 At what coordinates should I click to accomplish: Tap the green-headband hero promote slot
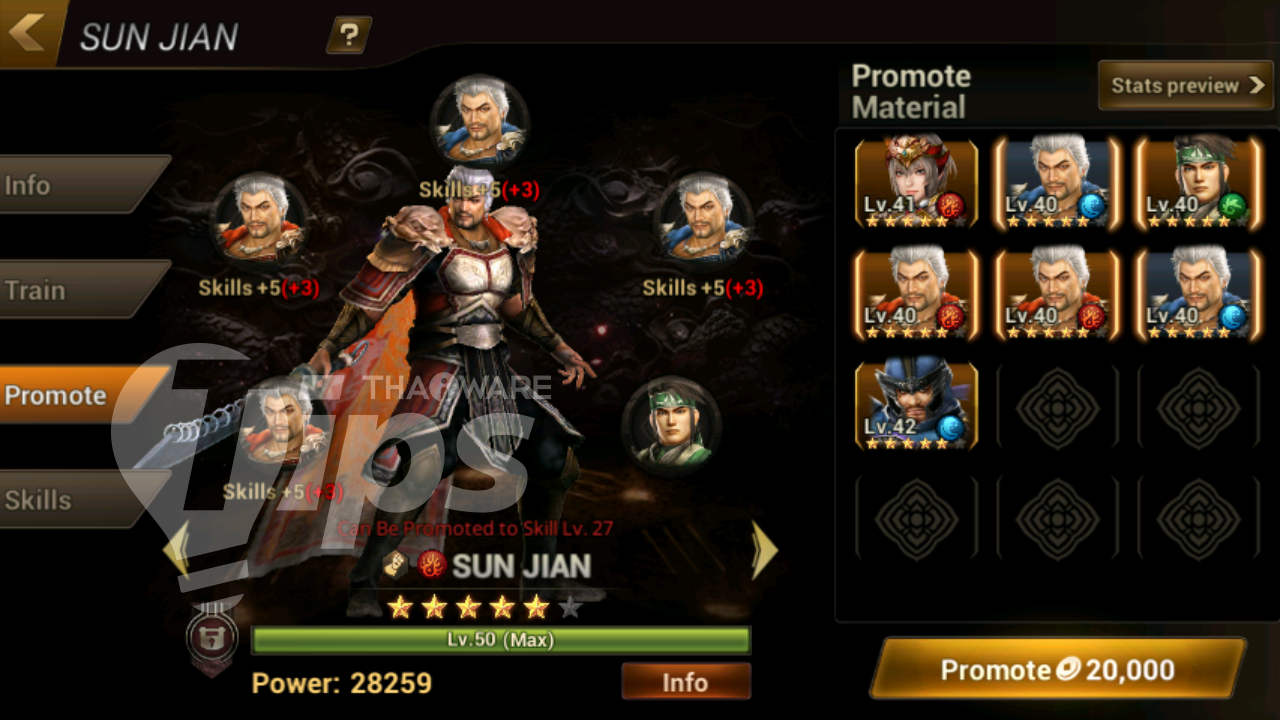pyautogui.click(x=671, y=424)
